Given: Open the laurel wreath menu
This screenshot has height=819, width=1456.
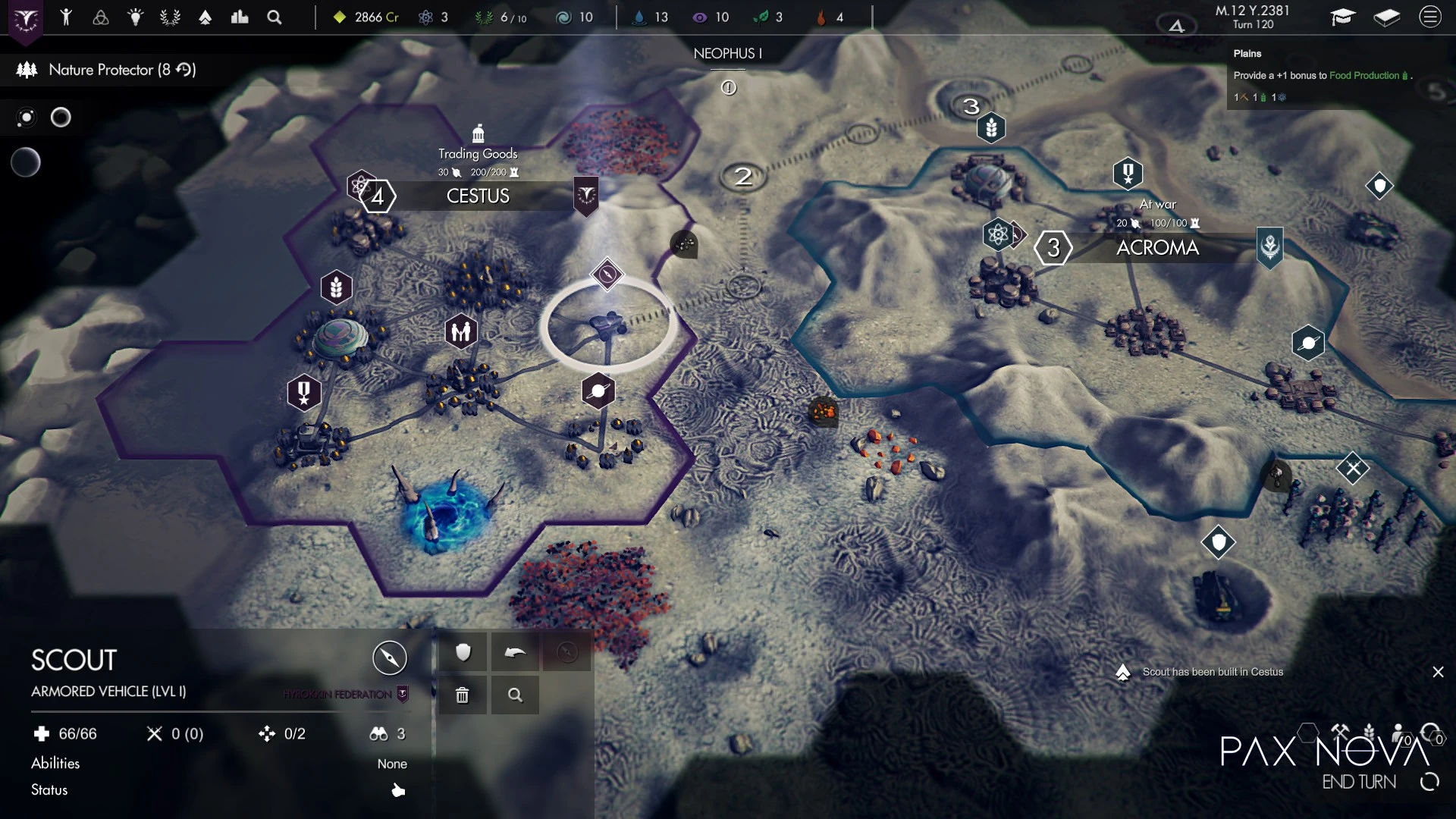Looking at the screenshot, I should coord(170,17).
